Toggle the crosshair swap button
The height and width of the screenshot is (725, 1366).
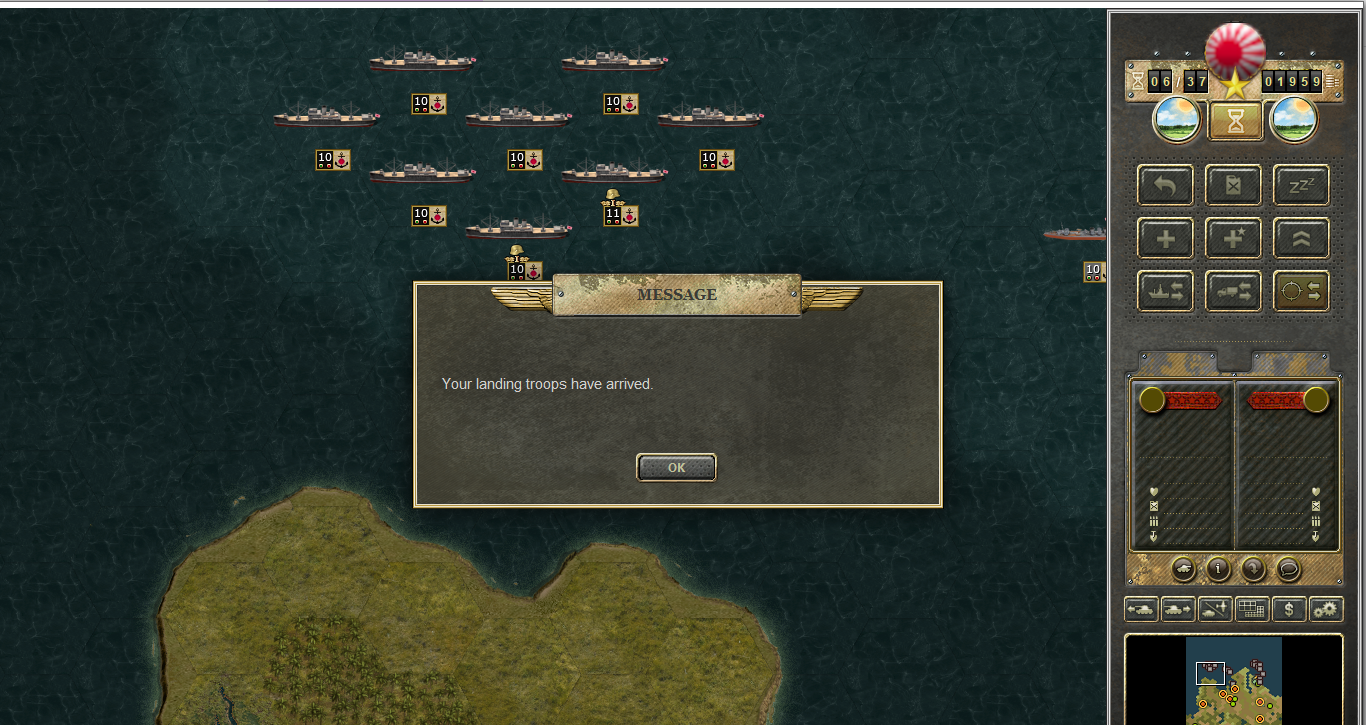1301,291
